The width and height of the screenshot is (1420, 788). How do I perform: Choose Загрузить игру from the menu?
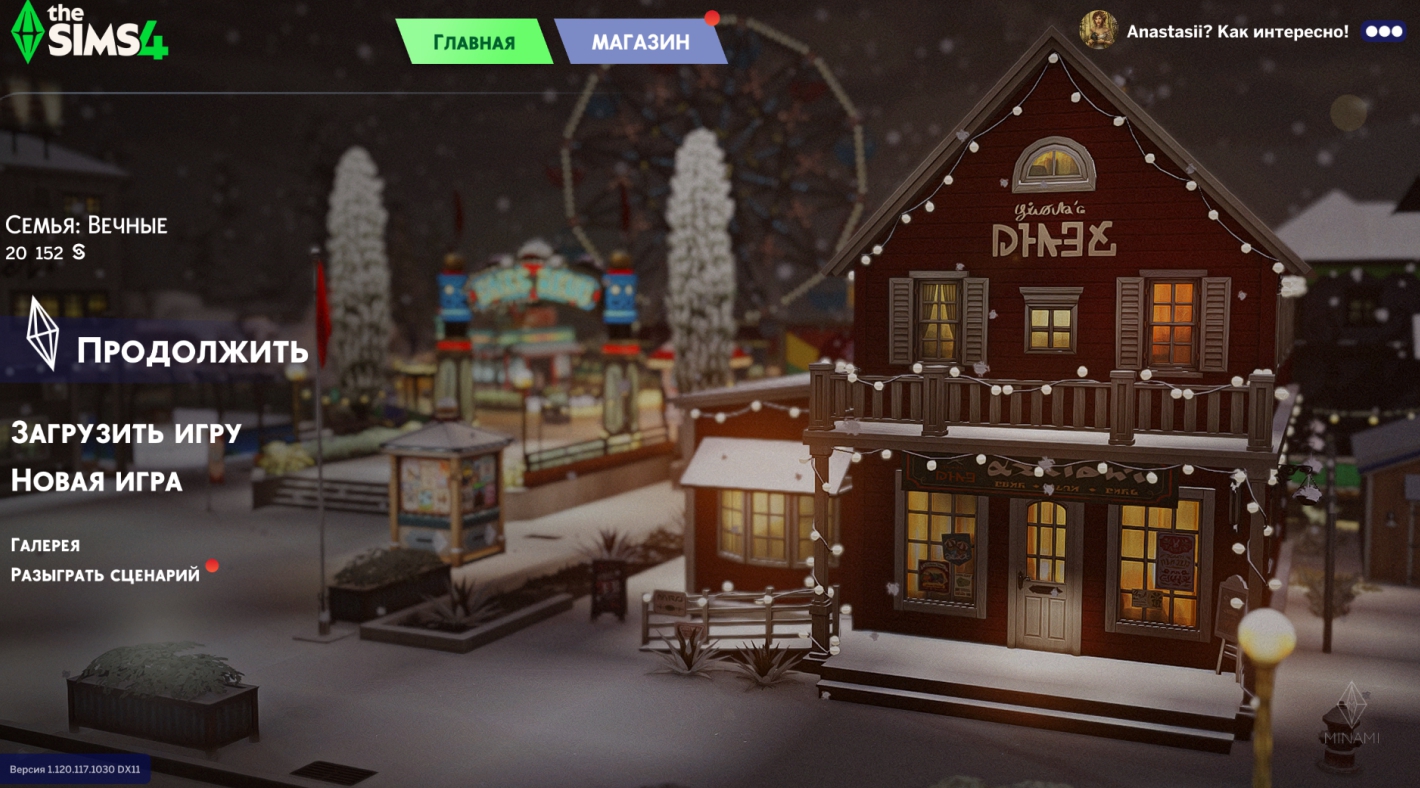click(126, 433)
